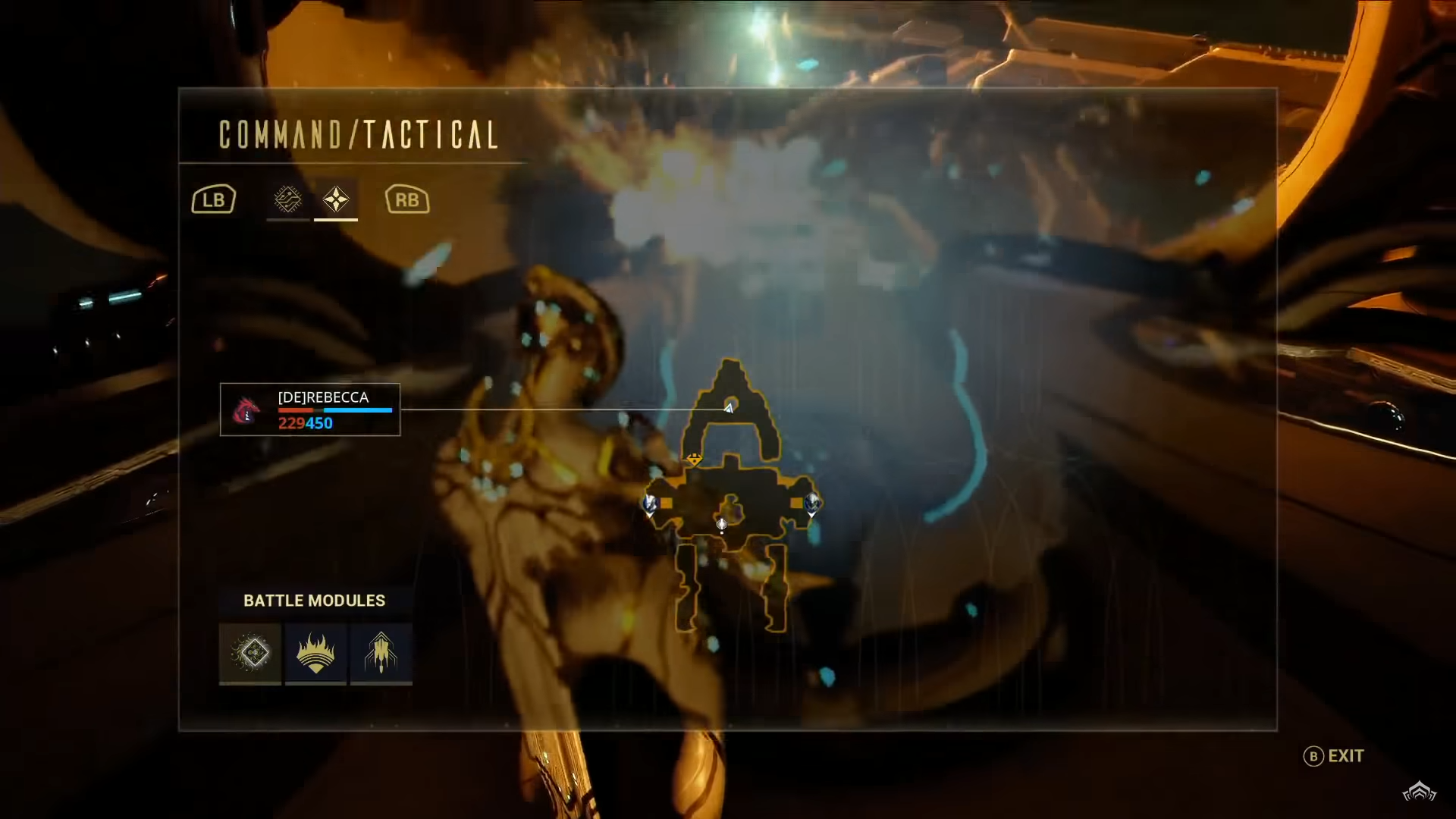Select the yellow diamond marker on ship map
1456x819 pixels.
tap(694, 459)
